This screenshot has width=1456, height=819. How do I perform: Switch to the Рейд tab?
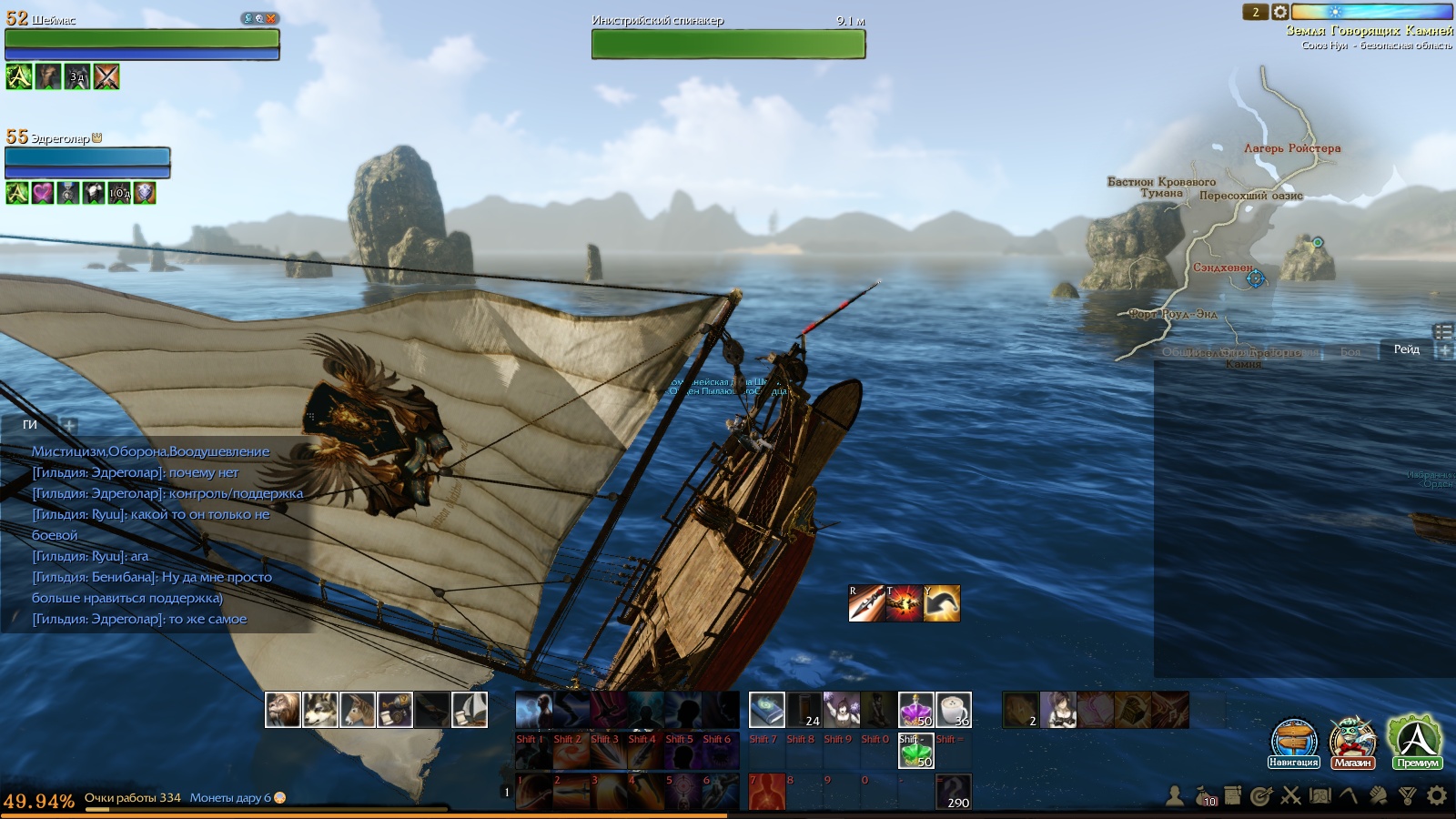[1406, 349]
